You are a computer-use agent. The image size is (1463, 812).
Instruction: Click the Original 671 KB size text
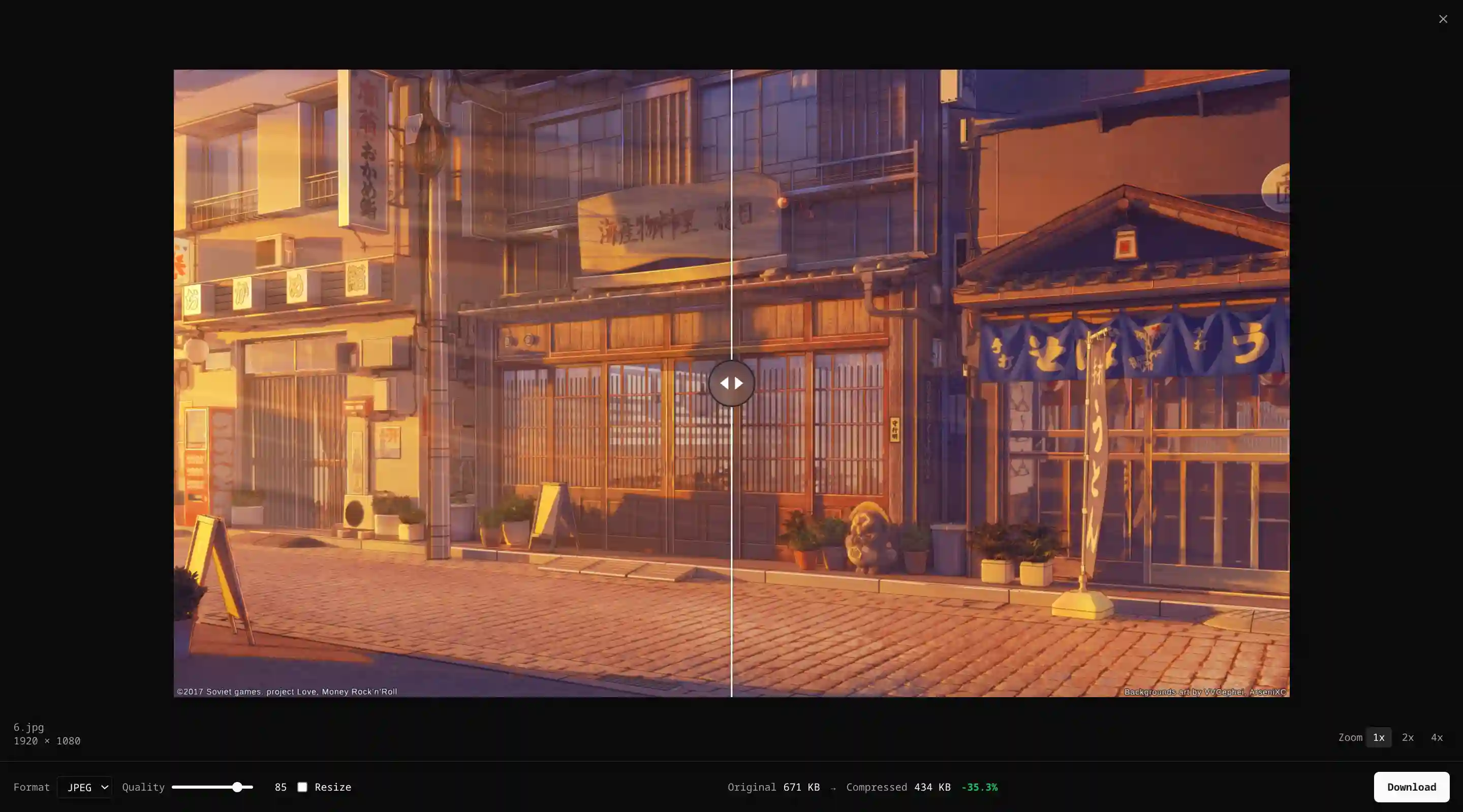coord(773,787)
